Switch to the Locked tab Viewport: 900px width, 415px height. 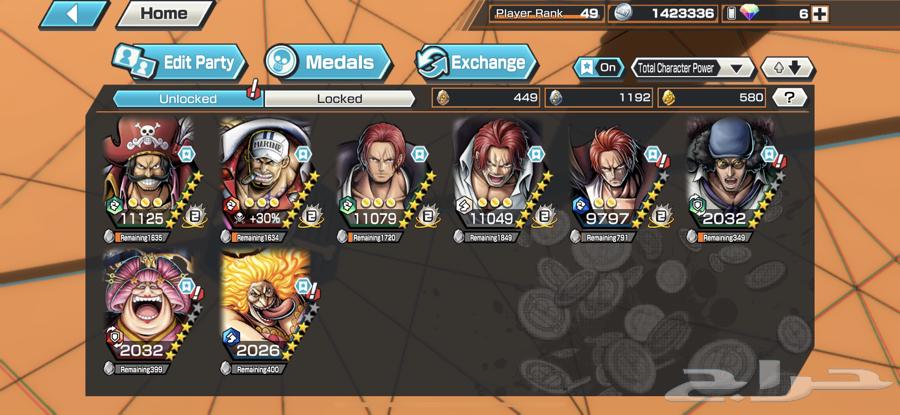pos(339,98)
